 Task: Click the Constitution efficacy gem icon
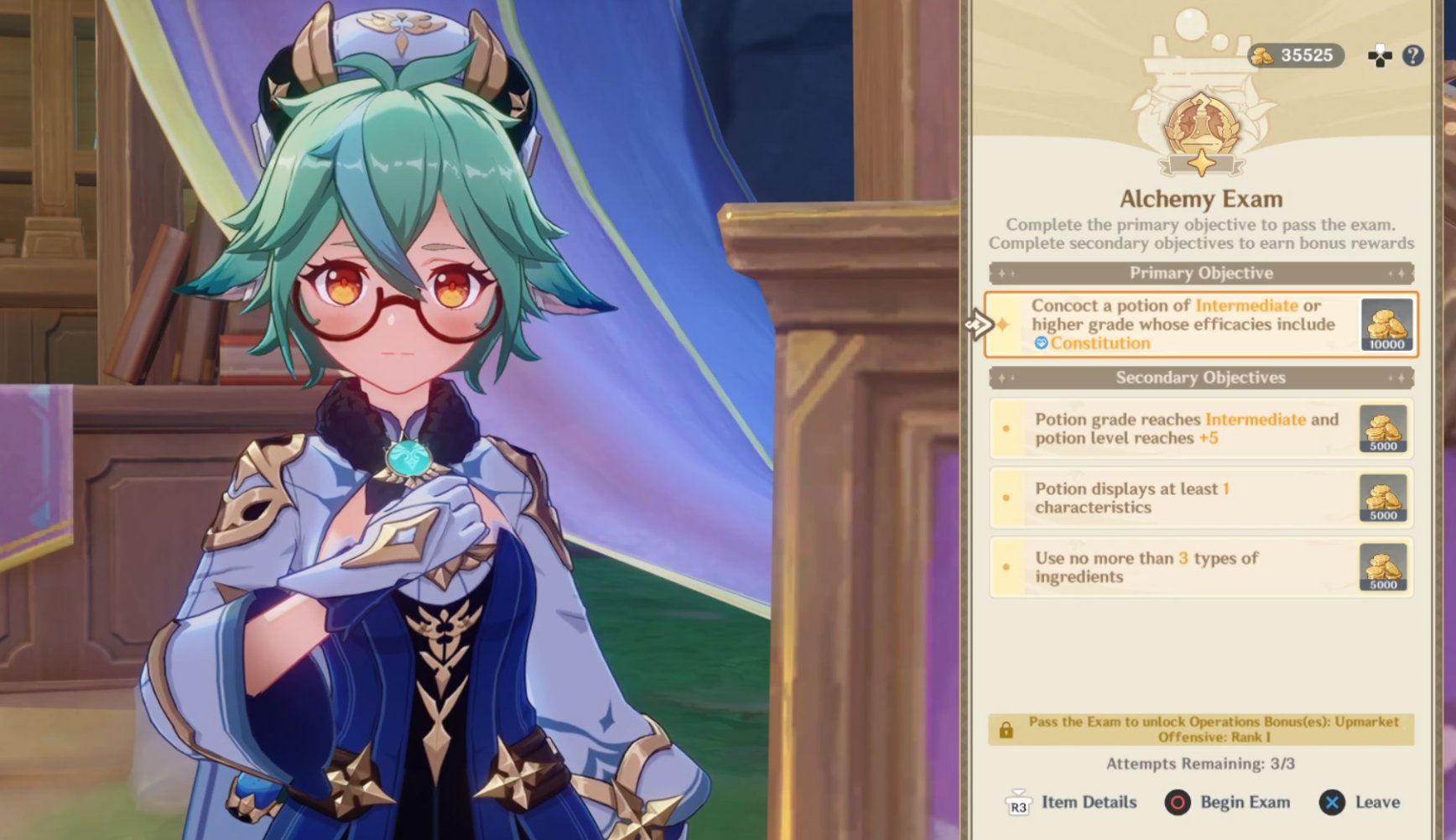point(1041,343)
